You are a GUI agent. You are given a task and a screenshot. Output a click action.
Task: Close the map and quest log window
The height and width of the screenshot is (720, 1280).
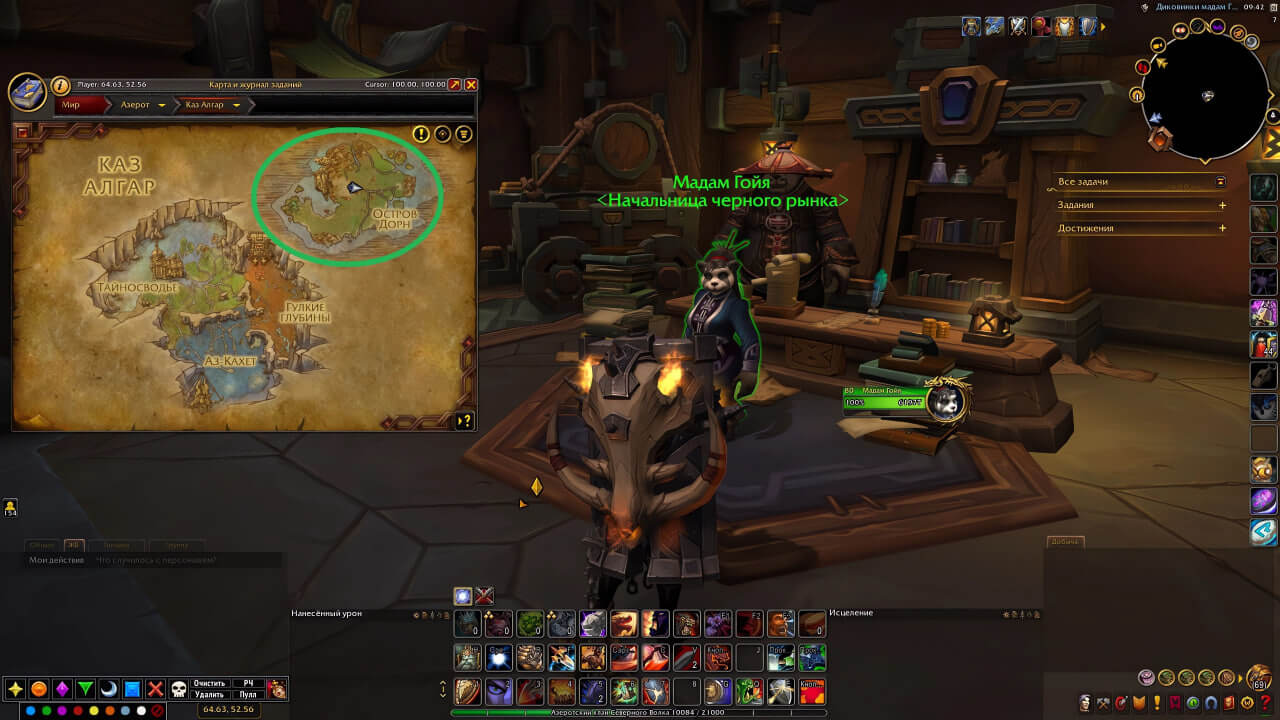coord(471,85)
